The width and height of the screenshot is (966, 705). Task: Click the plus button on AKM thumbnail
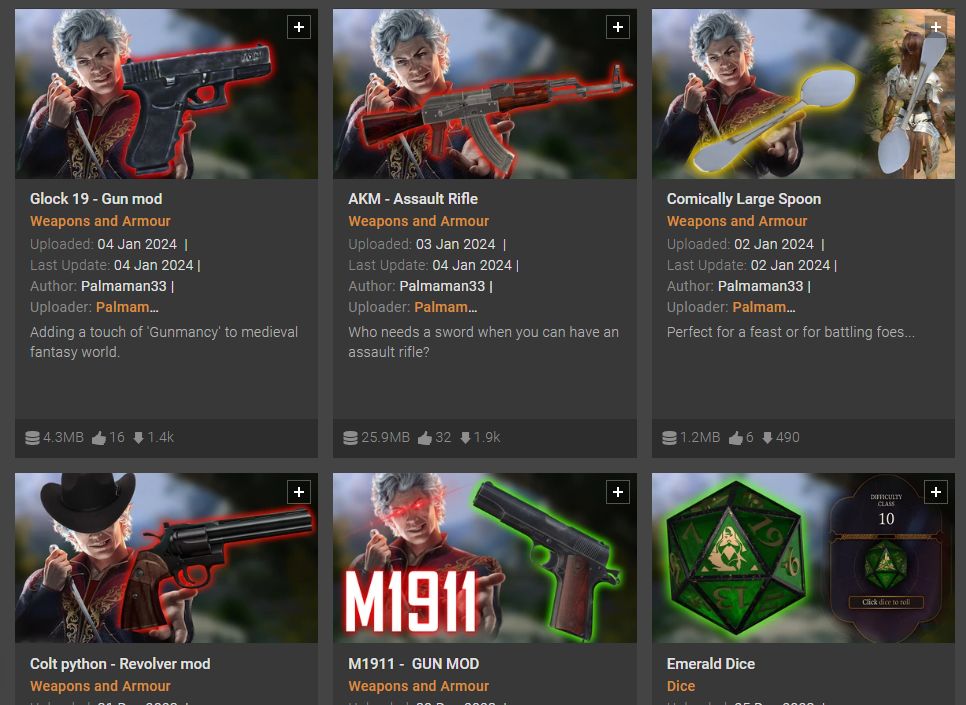(617, 27)
